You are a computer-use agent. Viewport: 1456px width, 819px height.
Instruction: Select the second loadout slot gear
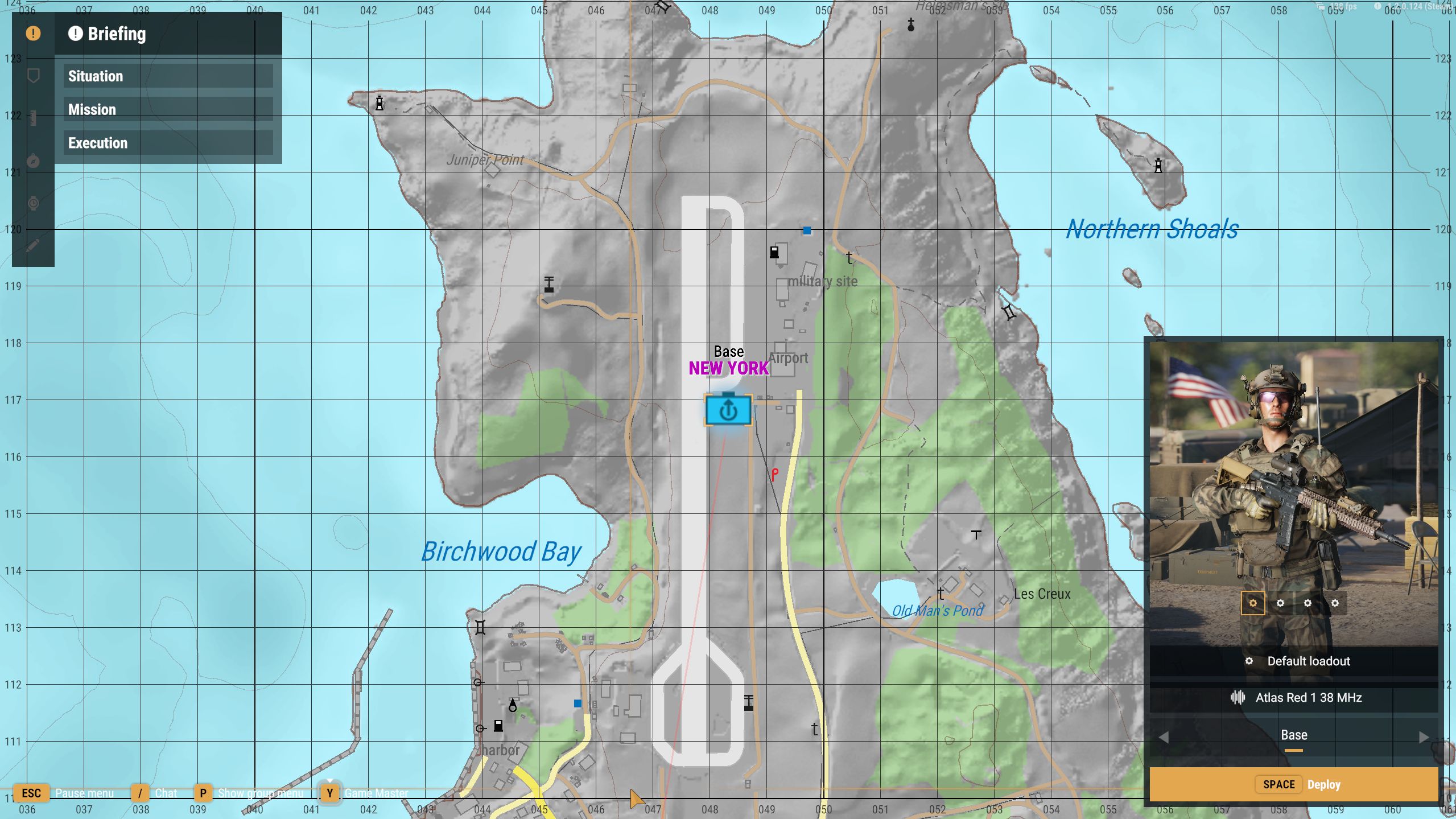[1281, 603]
